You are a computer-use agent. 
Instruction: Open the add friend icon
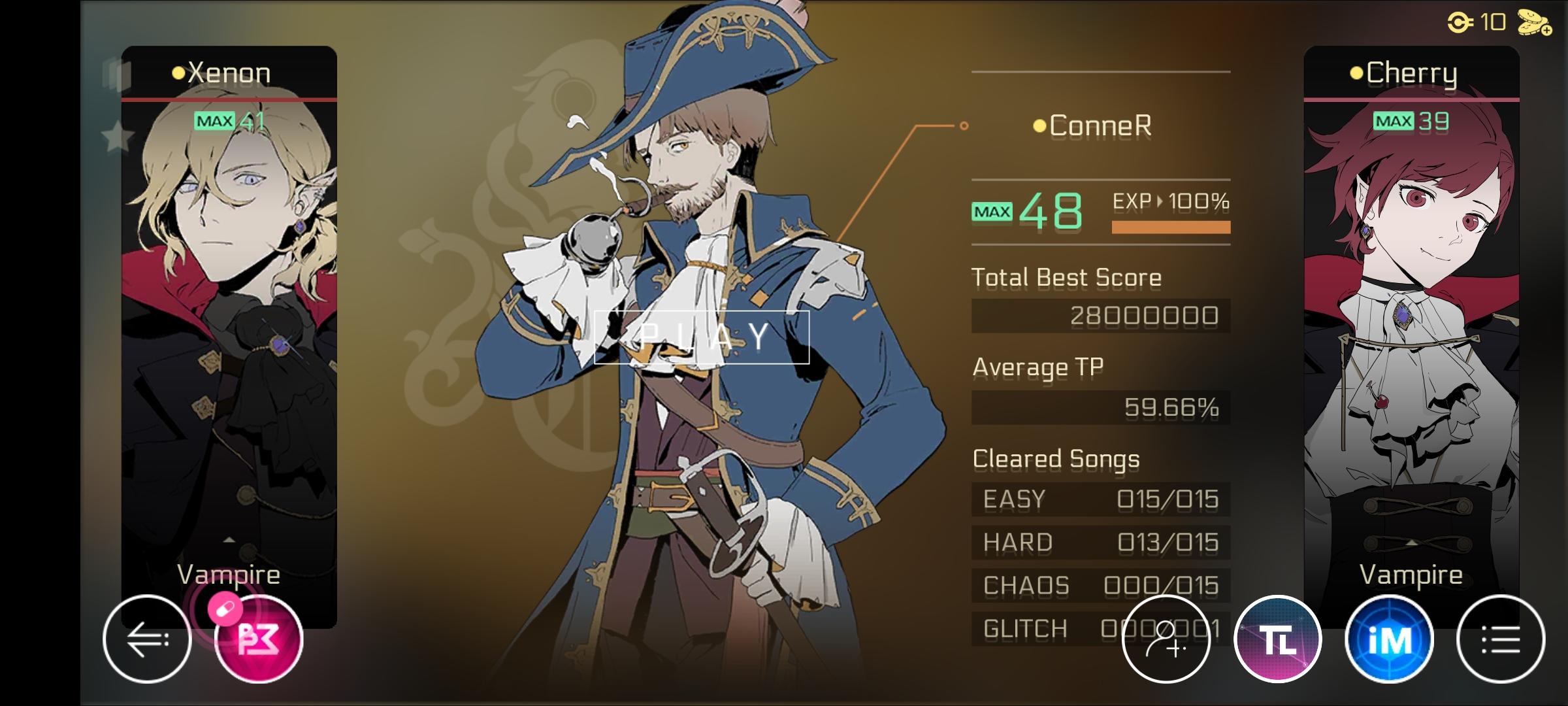pyautogui.click(x=1166, y=639)
